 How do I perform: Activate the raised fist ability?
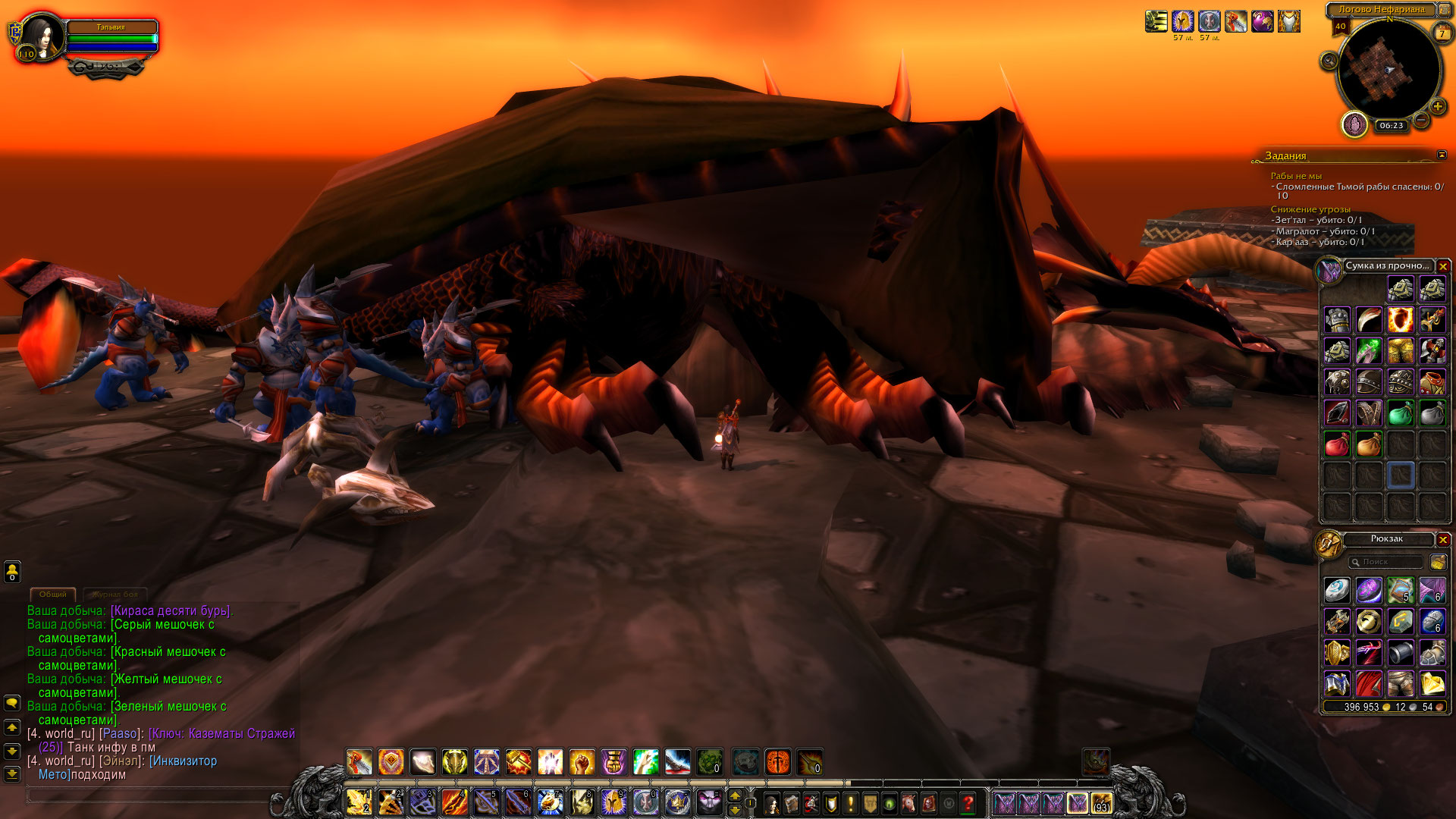[x=582, y=761]
